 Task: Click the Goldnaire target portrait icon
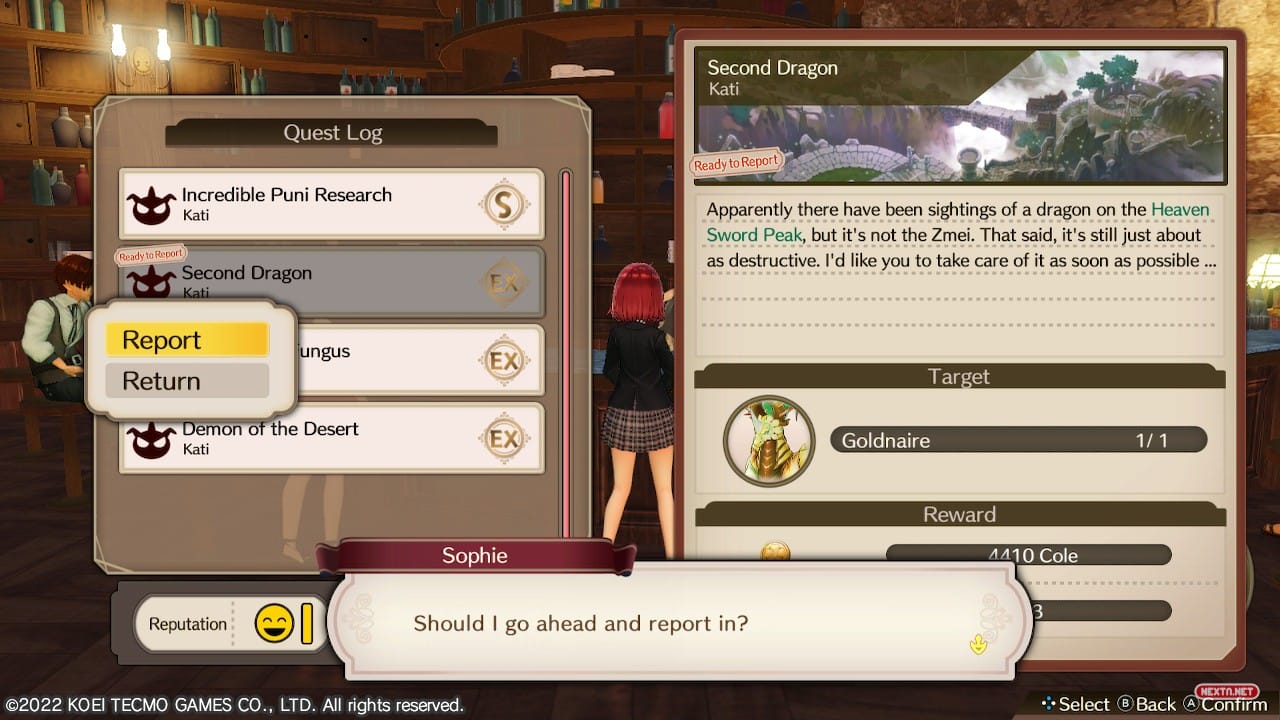(769, 441)
